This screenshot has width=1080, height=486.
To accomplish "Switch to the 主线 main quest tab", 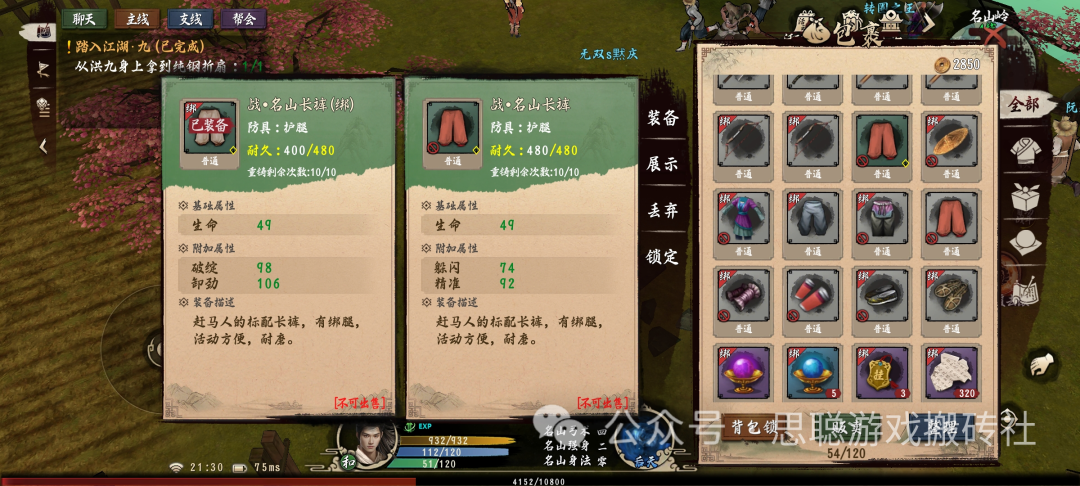I will point(136,18).
